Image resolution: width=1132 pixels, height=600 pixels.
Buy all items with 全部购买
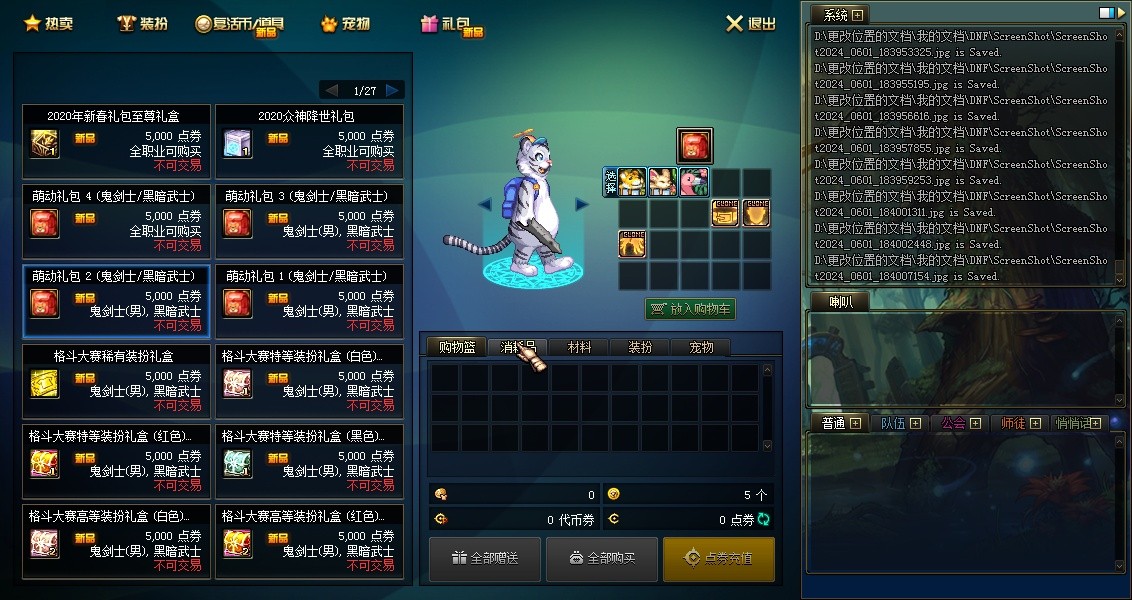(x=602, y=558)
